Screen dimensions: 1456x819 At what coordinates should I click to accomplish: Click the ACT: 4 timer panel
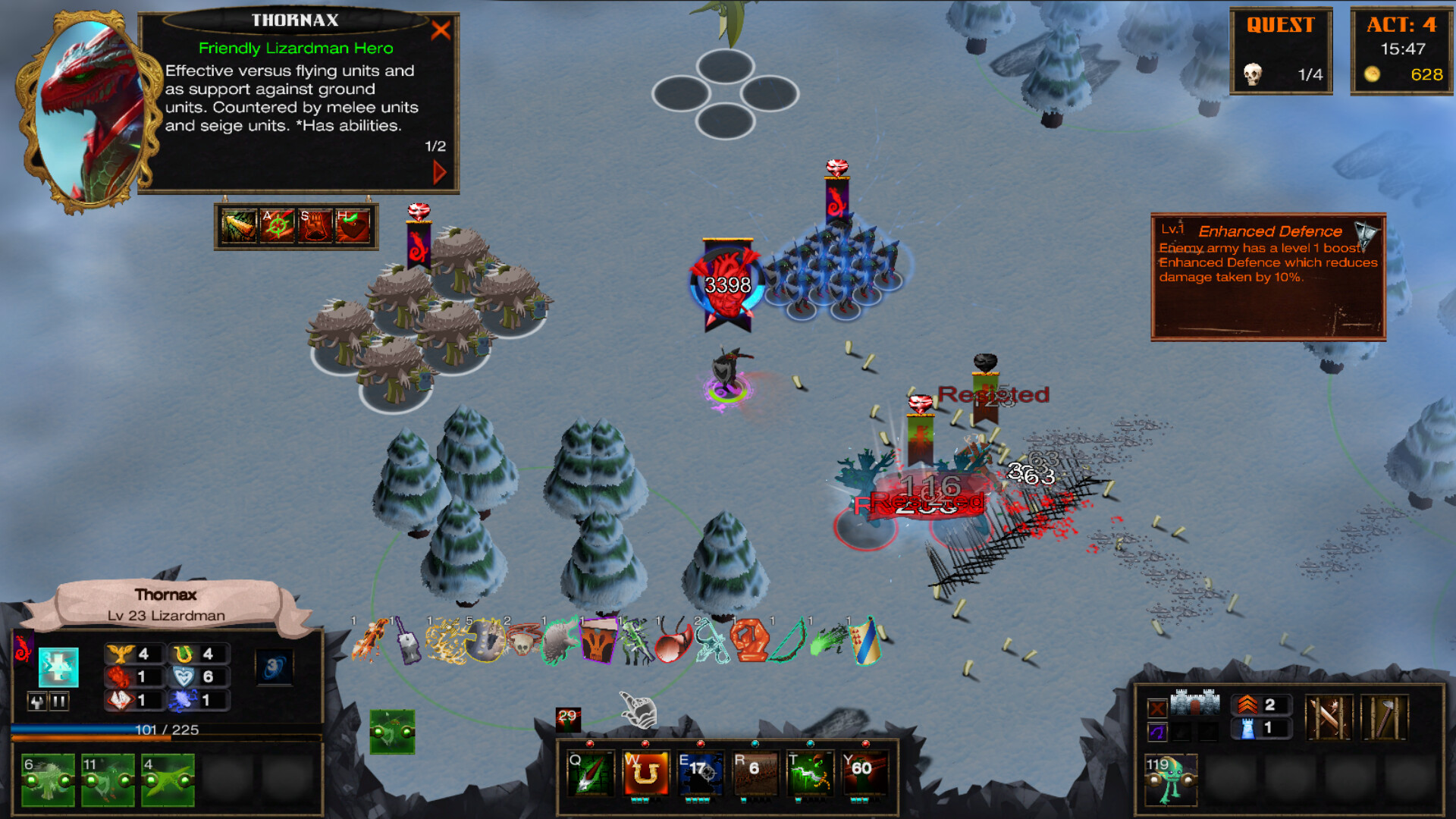click(x=1403, y=49)
